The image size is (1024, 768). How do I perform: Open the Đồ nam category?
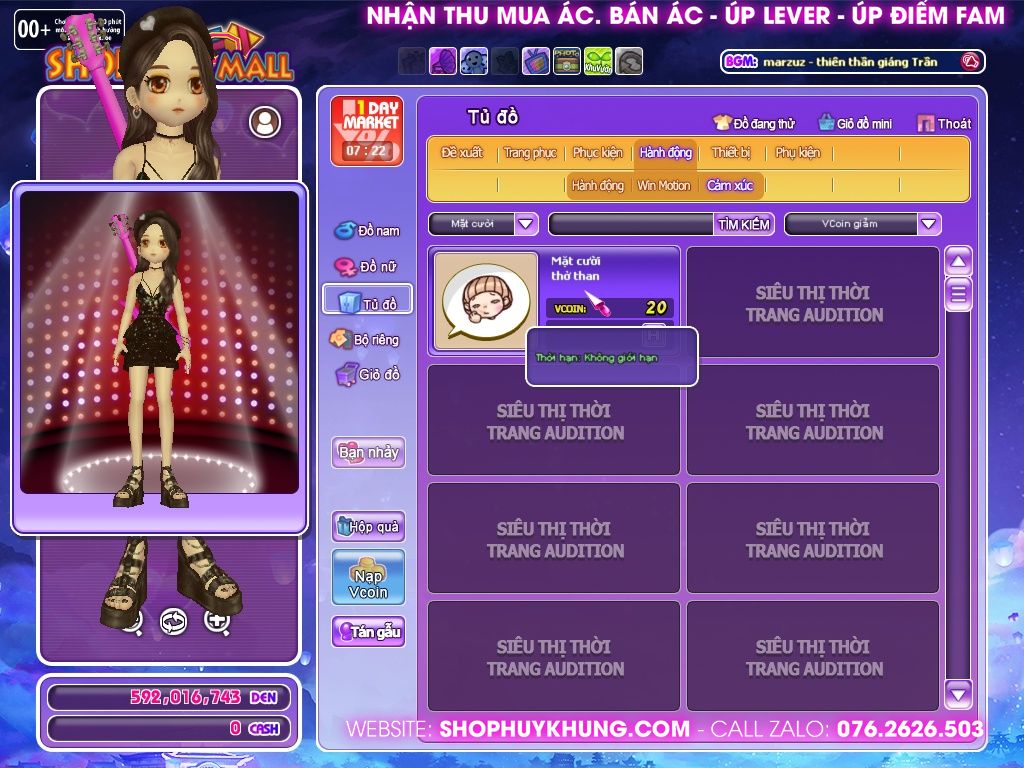click(367, 231)
